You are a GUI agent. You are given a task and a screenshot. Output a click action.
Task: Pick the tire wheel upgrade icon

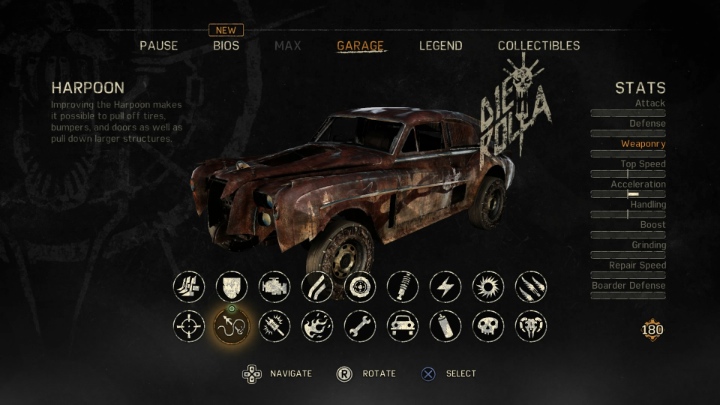360,286
